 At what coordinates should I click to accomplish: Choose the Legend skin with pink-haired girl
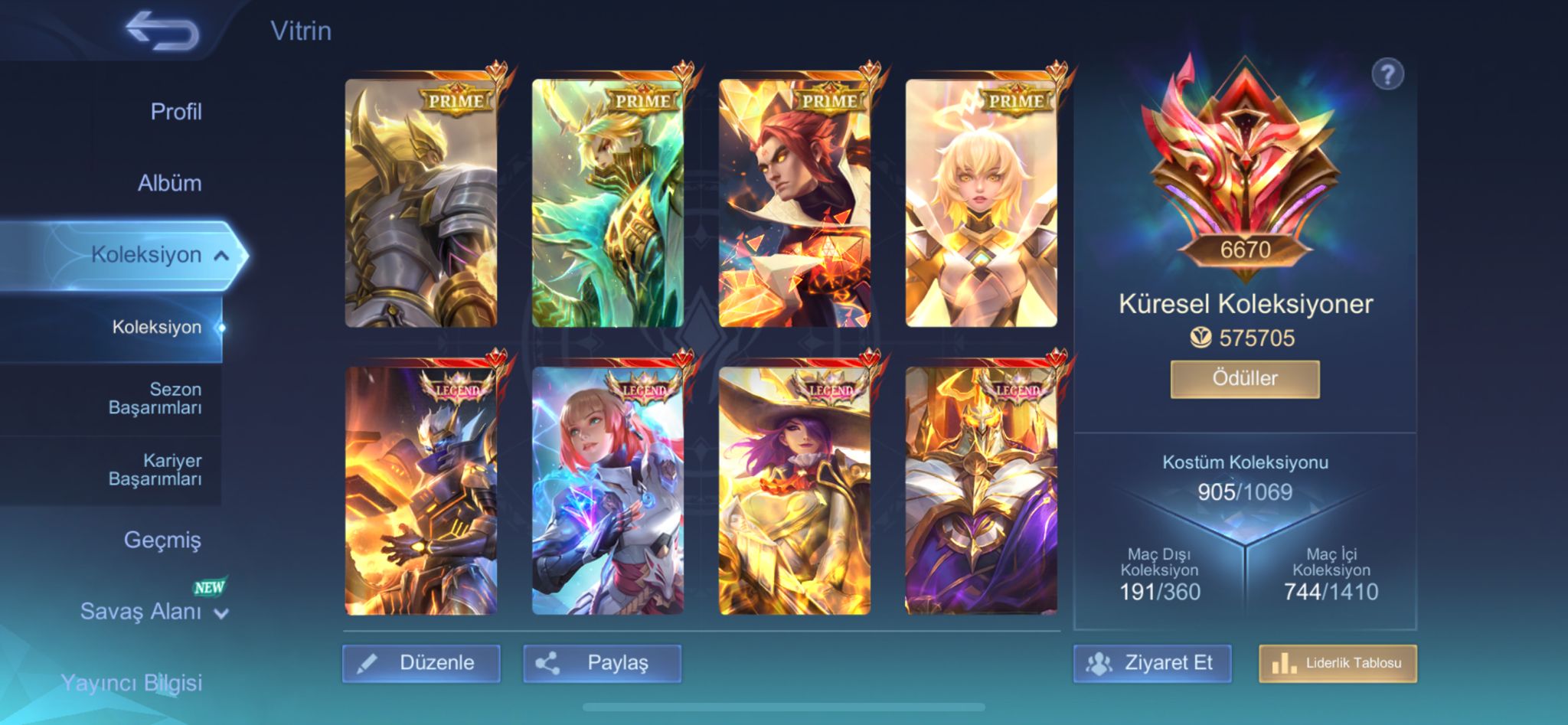click(x=608, y=491)
